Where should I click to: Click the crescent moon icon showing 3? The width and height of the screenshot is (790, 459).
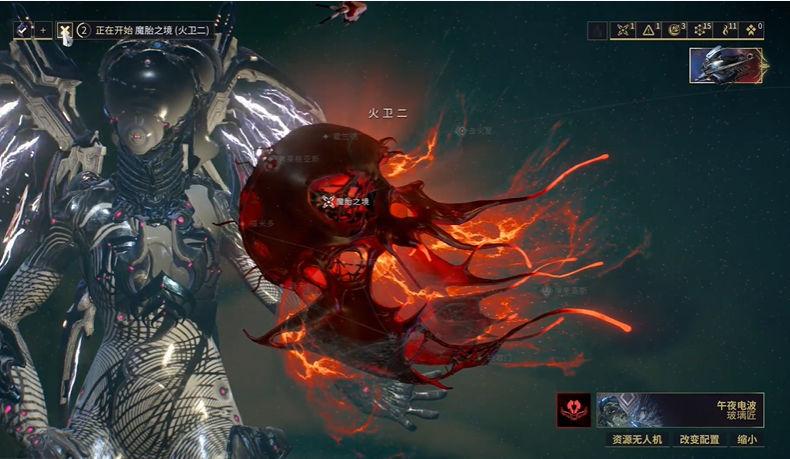click(676, 30)
